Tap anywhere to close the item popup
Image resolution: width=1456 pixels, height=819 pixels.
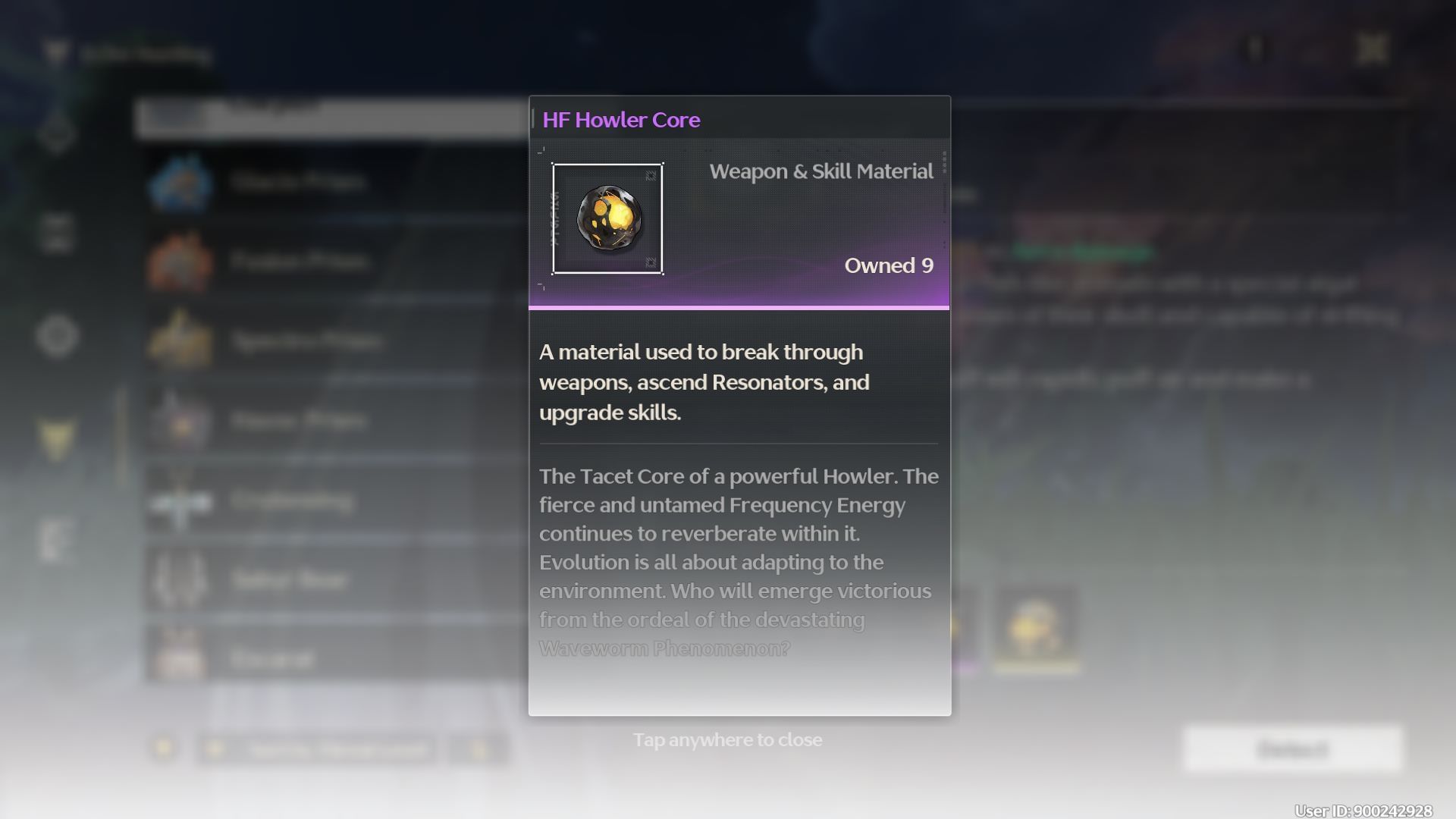tap(727, 739)
